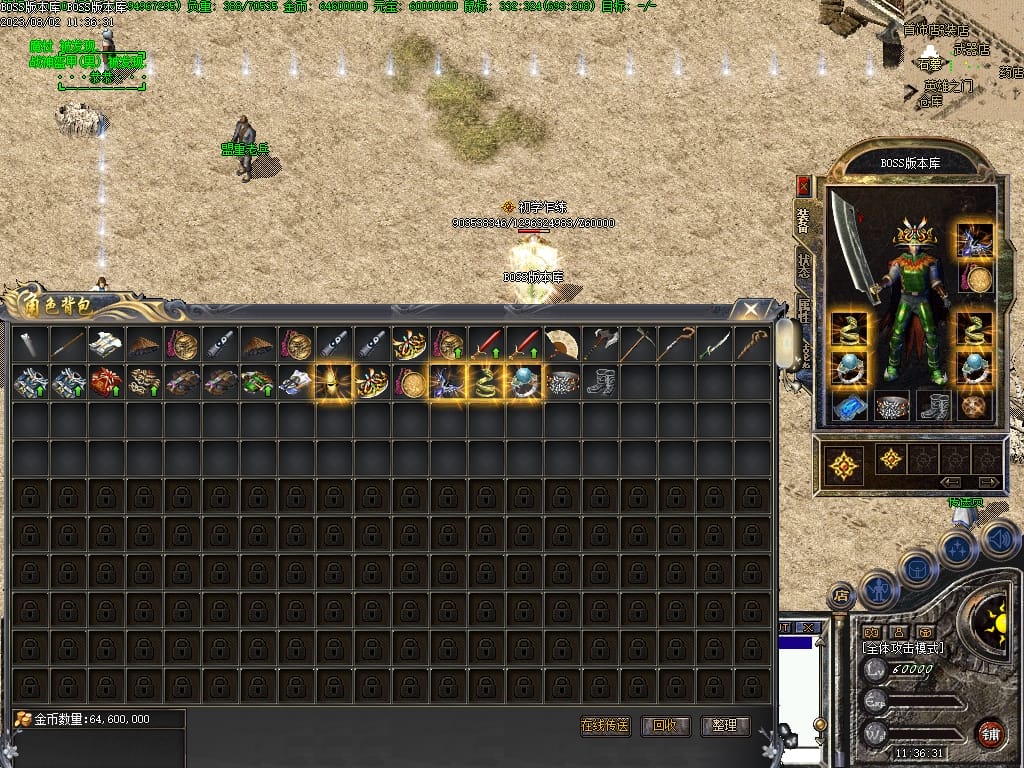1024x768 pixels.
Task: Select the red gift box in the bag
Action: coord(104,383)
